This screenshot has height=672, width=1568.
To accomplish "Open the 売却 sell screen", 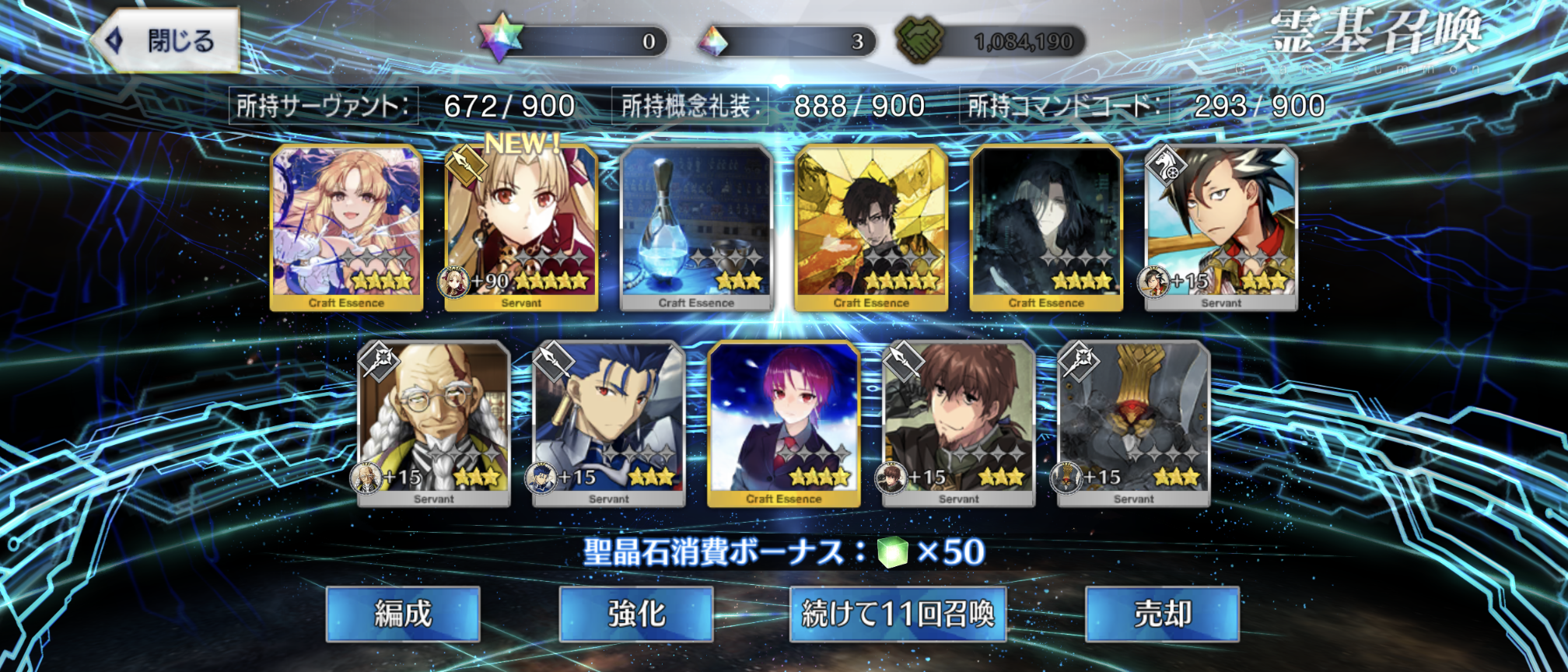I will click(x=1162, y=614).
